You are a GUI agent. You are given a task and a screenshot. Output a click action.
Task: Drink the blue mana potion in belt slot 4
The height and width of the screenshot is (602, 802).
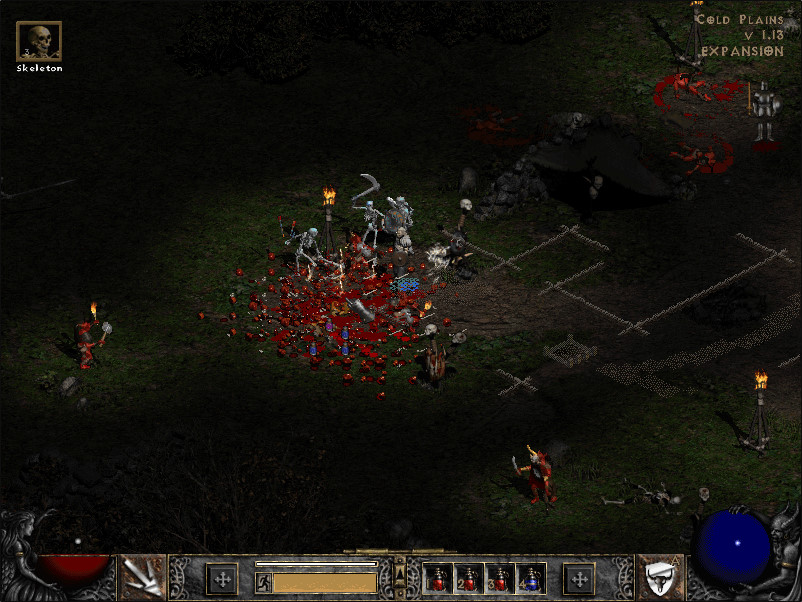tap(530, 578)
